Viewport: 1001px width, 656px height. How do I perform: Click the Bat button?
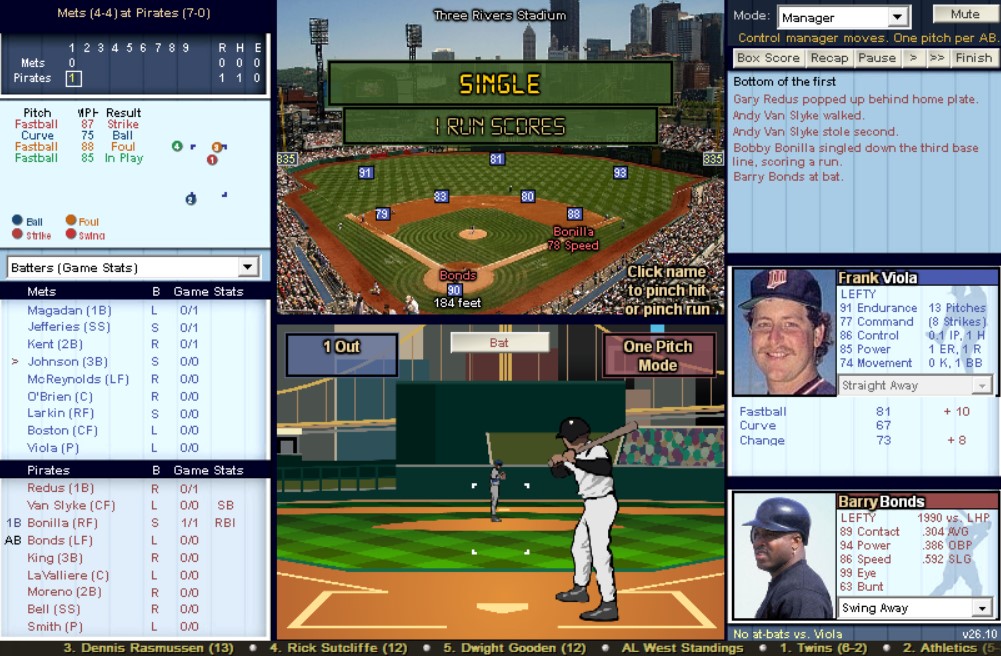click(499, 342)
